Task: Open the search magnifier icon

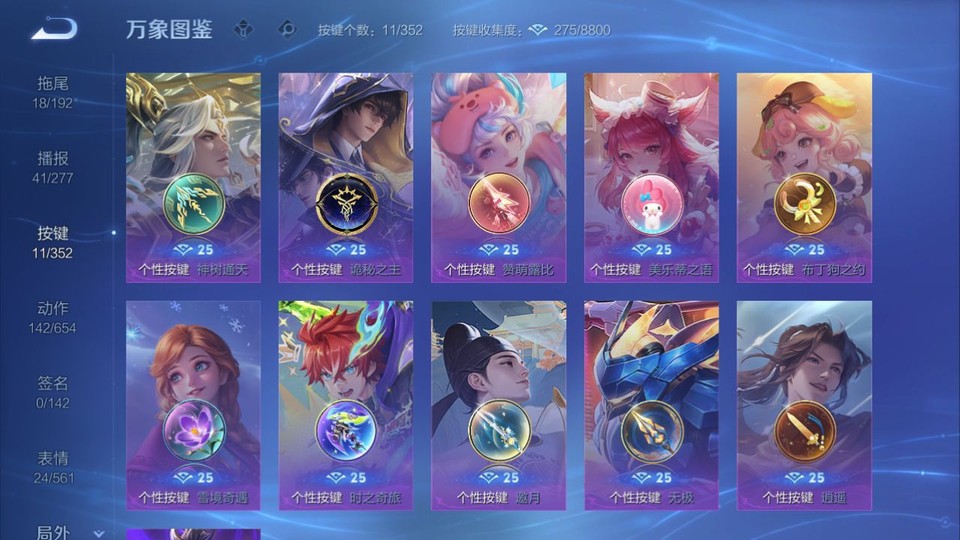Action: point(287,29)
